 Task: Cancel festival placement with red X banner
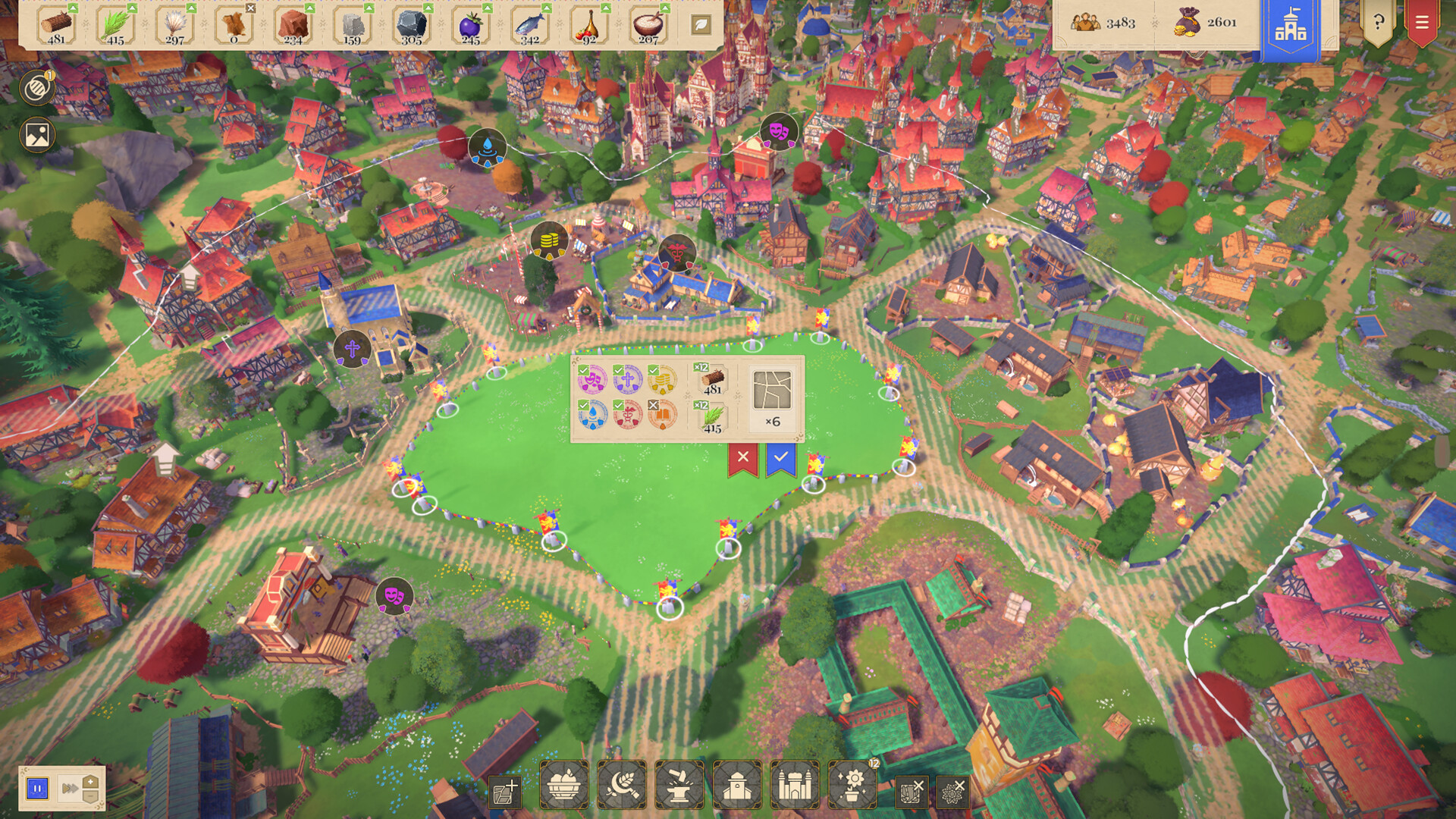[x=742, y=458]
